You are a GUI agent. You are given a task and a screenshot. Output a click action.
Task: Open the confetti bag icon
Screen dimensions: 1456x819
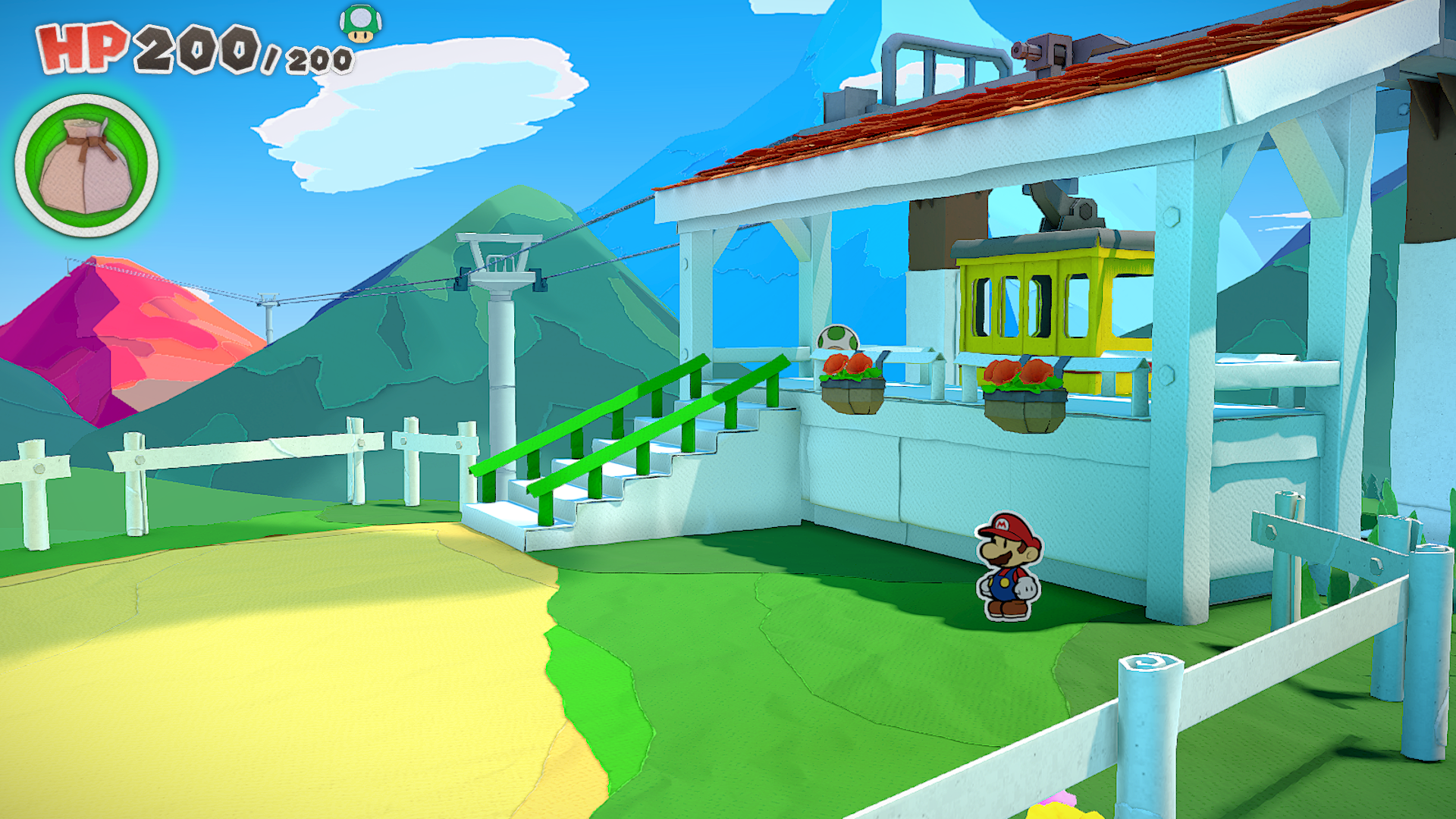(86, 165)
